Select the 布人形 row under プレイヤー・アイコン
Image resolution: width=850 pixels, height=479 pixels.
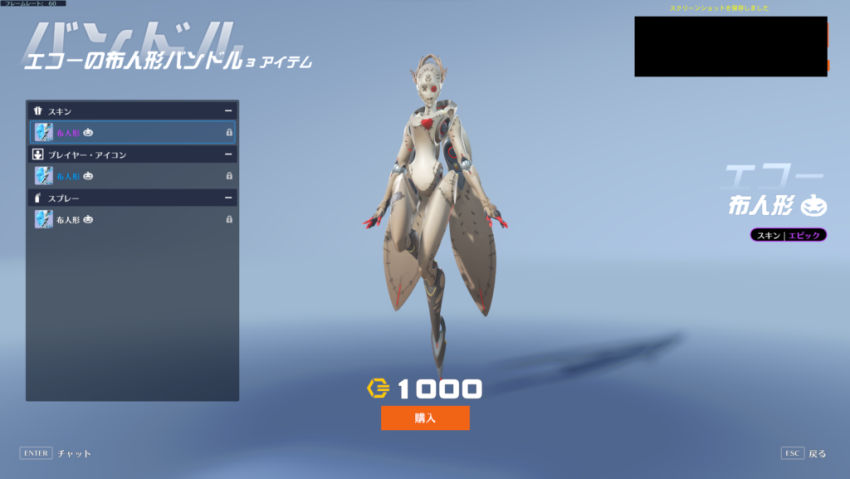133,176
